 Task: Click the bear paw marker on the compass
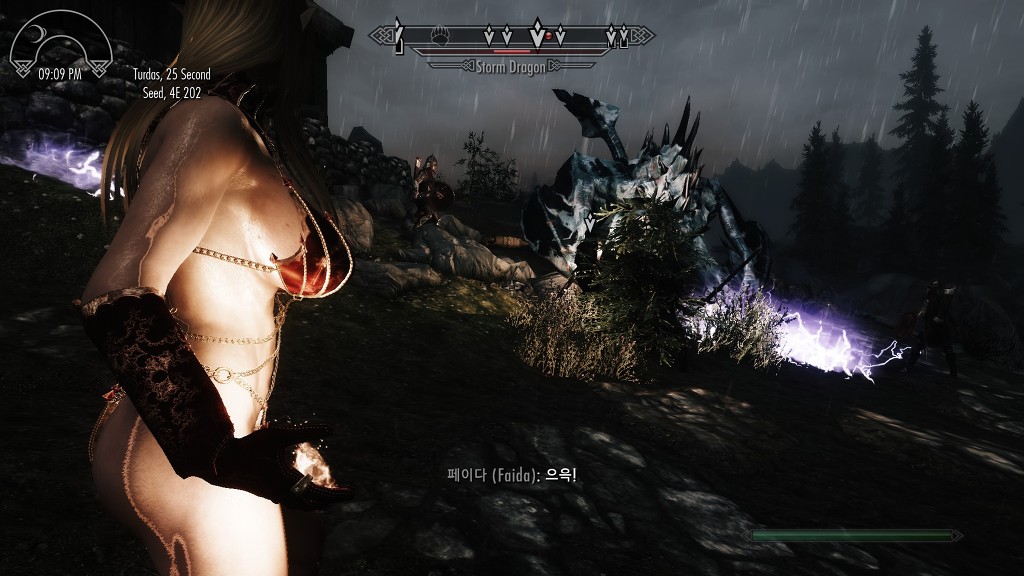pyautogui.click(x=441, y=36)
